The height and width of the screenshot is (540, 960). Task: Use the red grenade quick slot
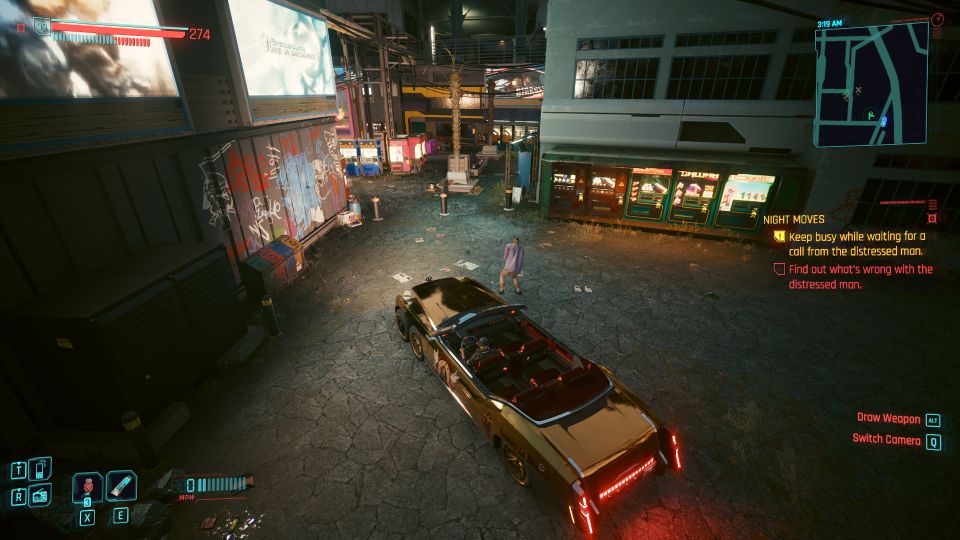tap(87, 487)
